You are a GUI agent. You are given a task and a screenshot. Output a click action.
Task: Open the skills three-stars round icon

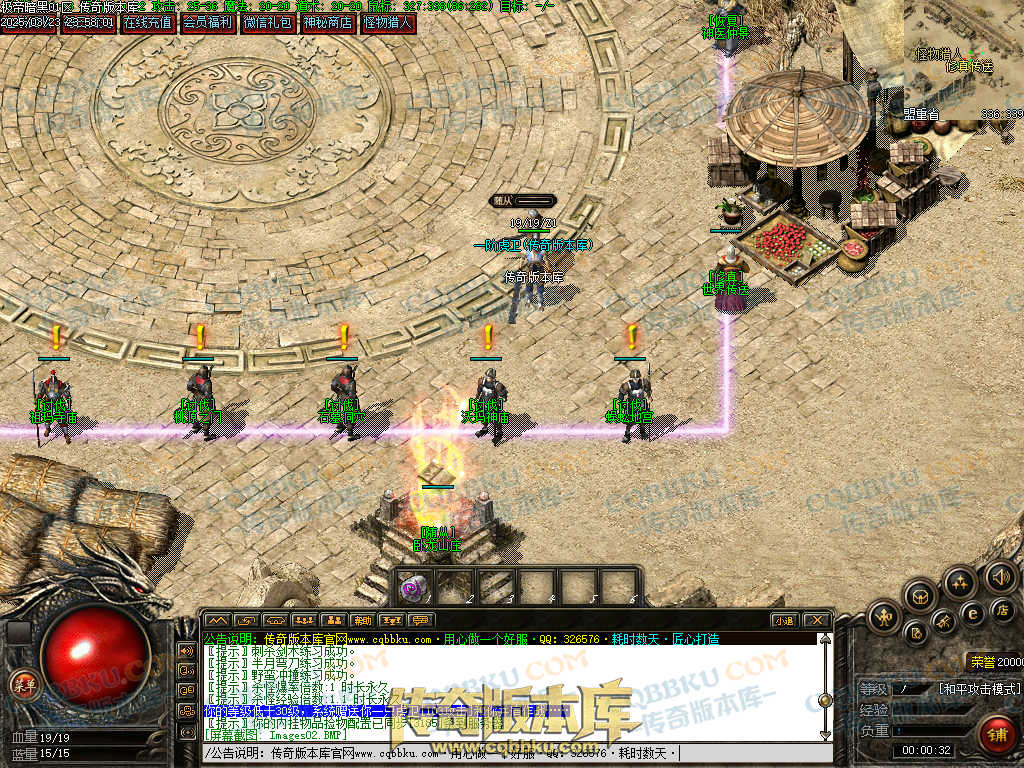click(x=960, y=582)
